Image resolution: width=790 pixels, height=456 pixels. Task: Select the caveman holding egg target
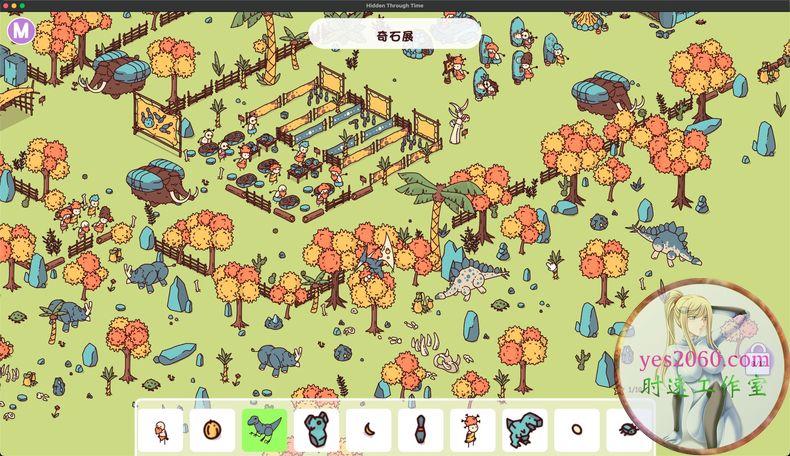pos(160,430)
